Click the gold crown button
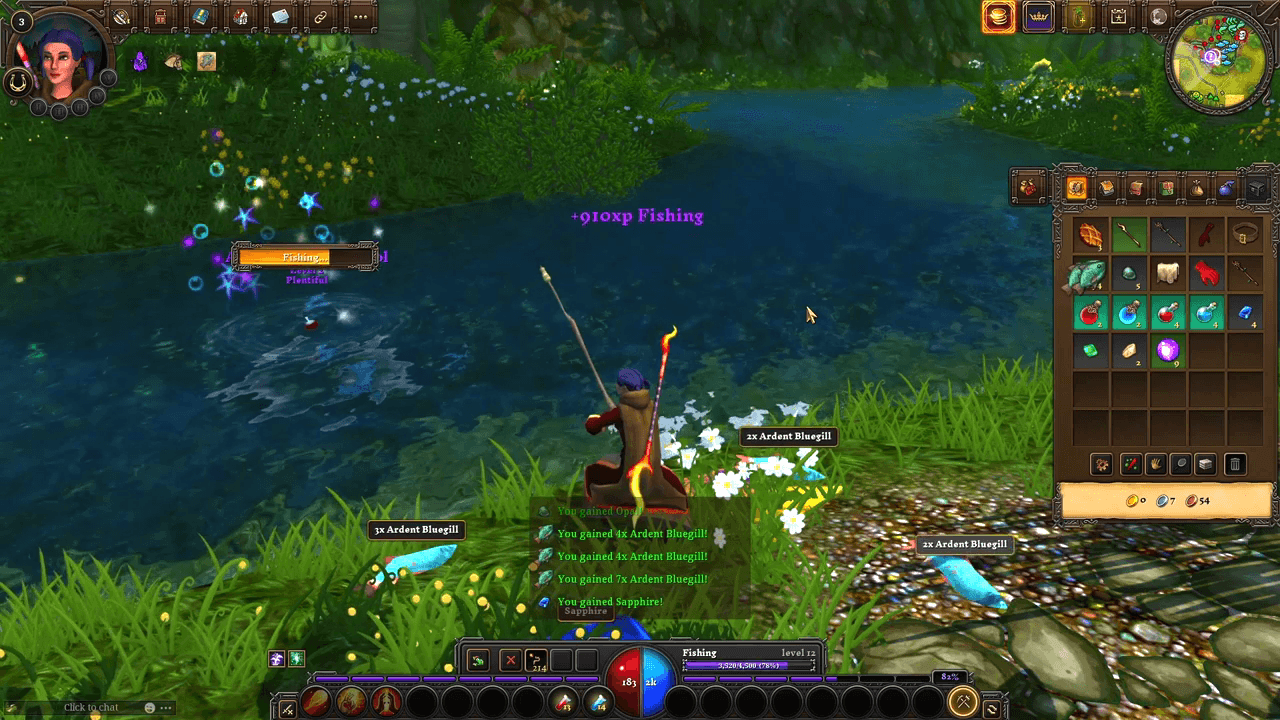 (1039, 17)
